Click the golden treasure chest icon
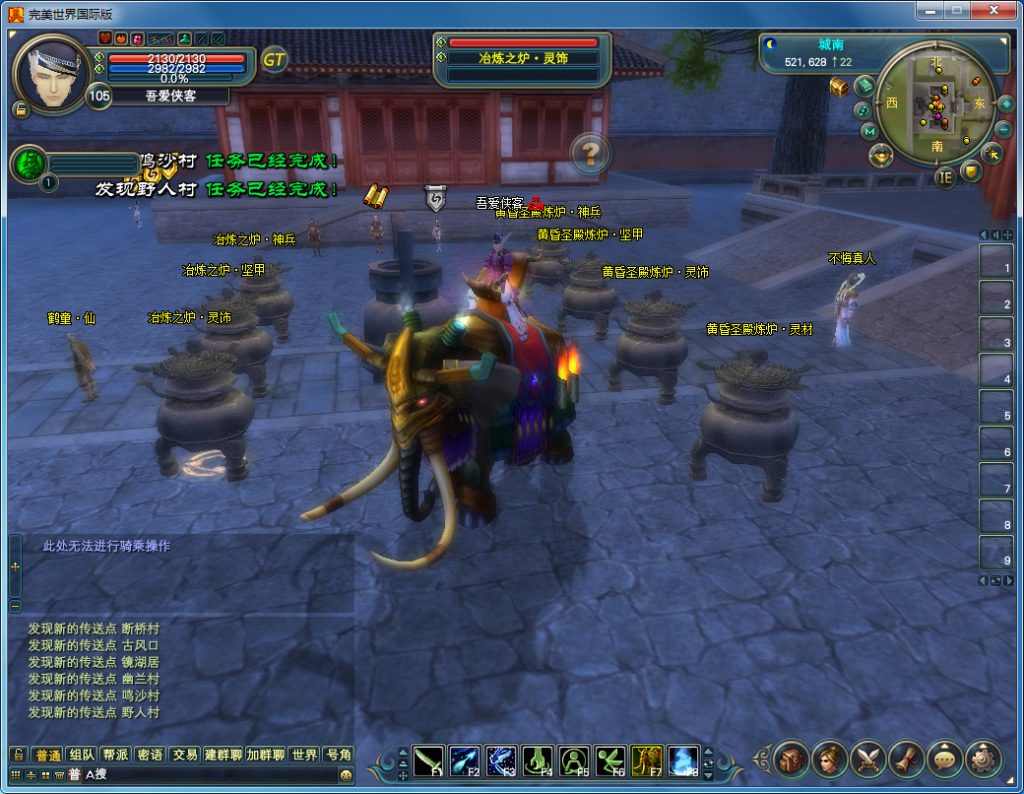The image size is (1024, 794). pos(839,87)
